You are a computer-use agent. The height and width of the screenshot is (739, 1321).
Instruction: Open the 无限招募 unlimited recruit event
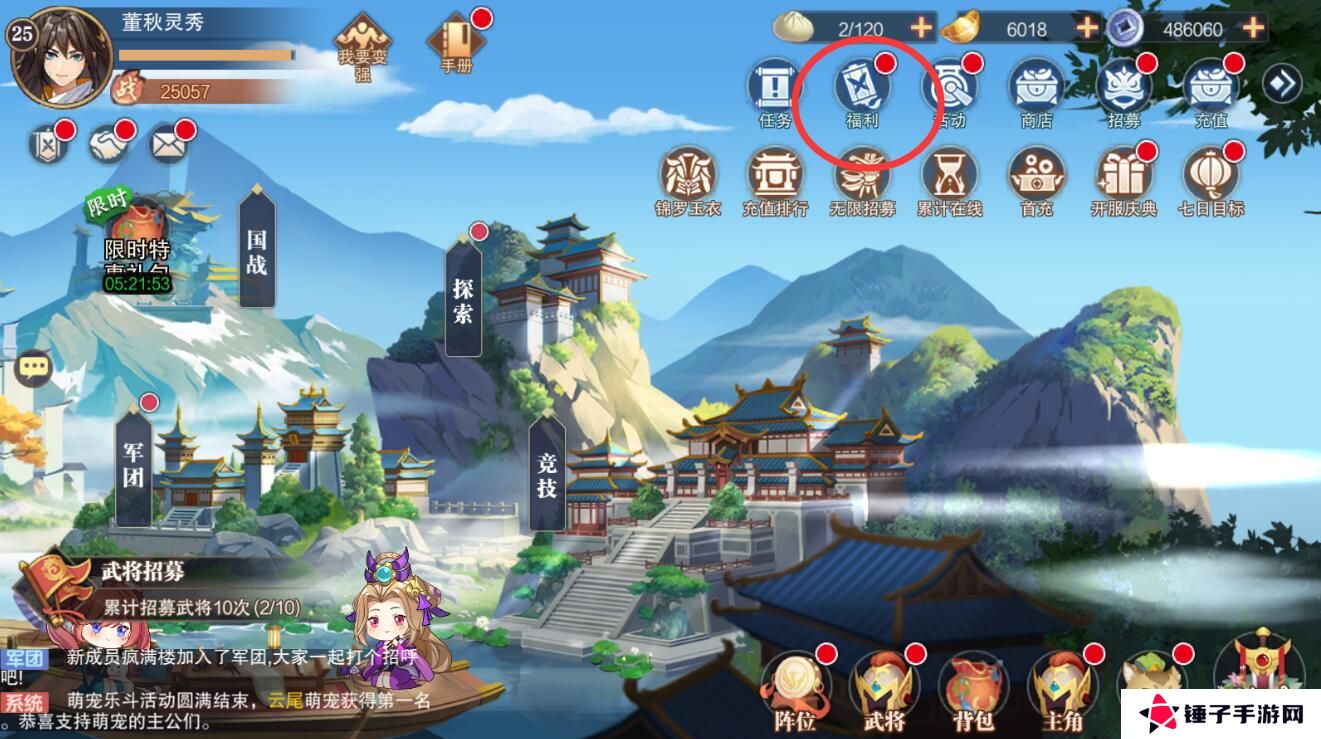tap(860, 180)
